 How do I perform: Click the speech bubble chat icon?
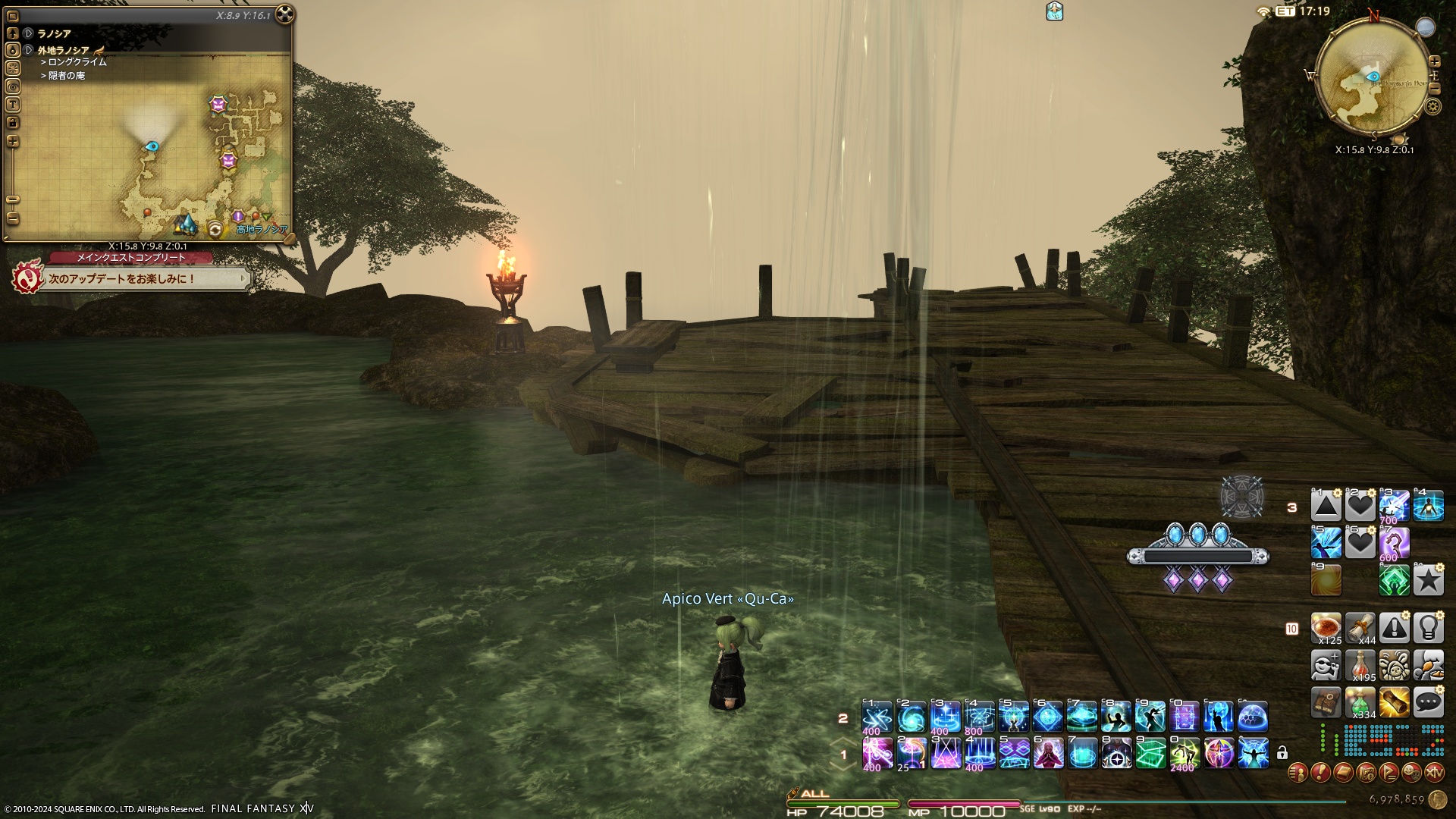tap(1428, 702)
